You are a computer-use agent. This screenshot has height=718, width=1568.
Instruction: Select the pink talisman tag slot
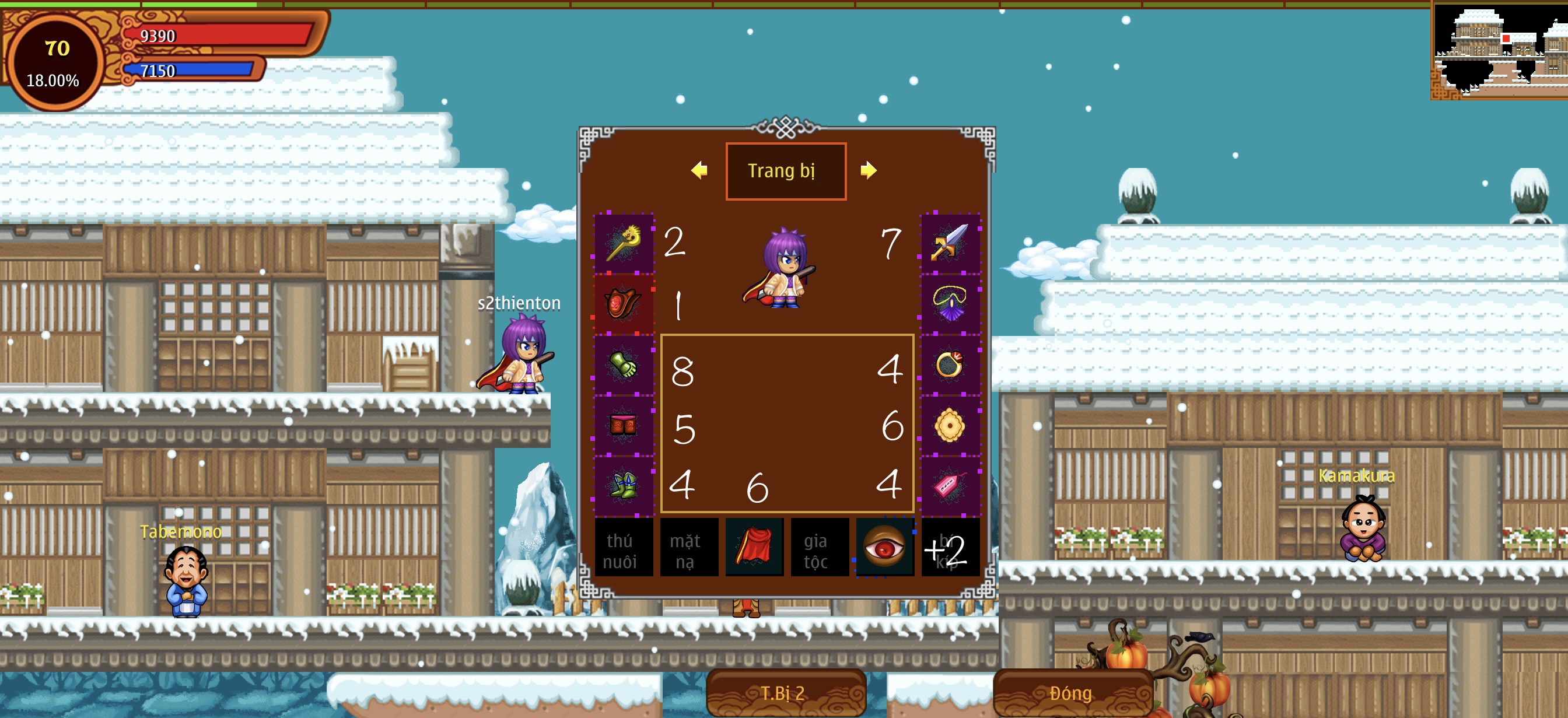pyautogui.click(x=950, y=485)
